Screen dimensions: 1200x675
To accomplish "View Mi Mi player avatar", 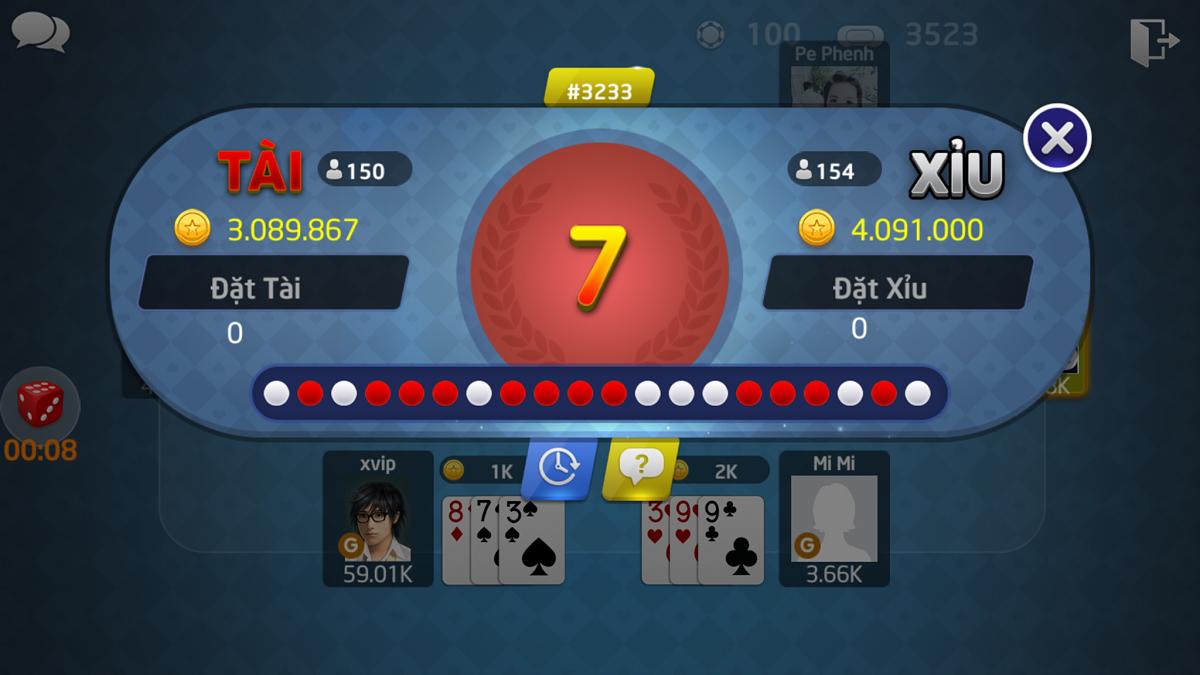I will (x=833, y=518).
